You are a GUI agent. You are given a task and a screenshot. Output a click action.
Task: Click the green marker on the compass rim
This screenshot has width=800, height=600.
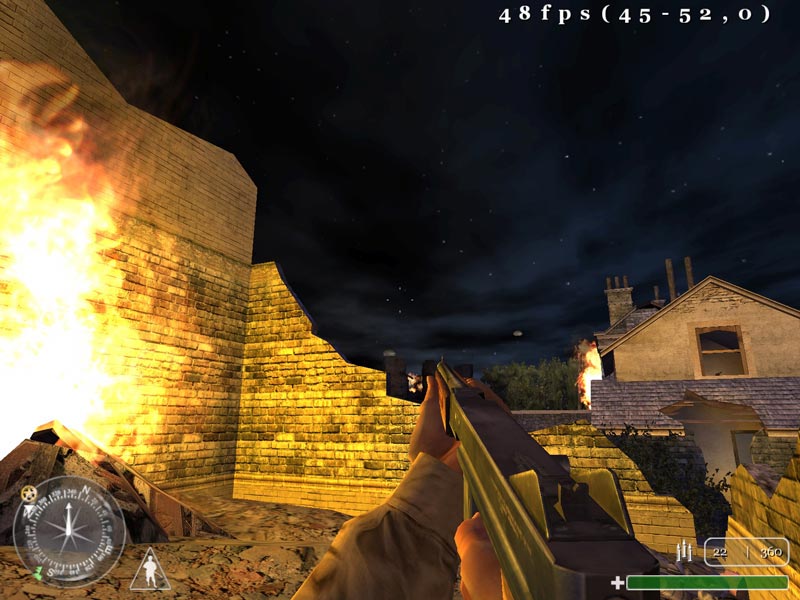36,571
